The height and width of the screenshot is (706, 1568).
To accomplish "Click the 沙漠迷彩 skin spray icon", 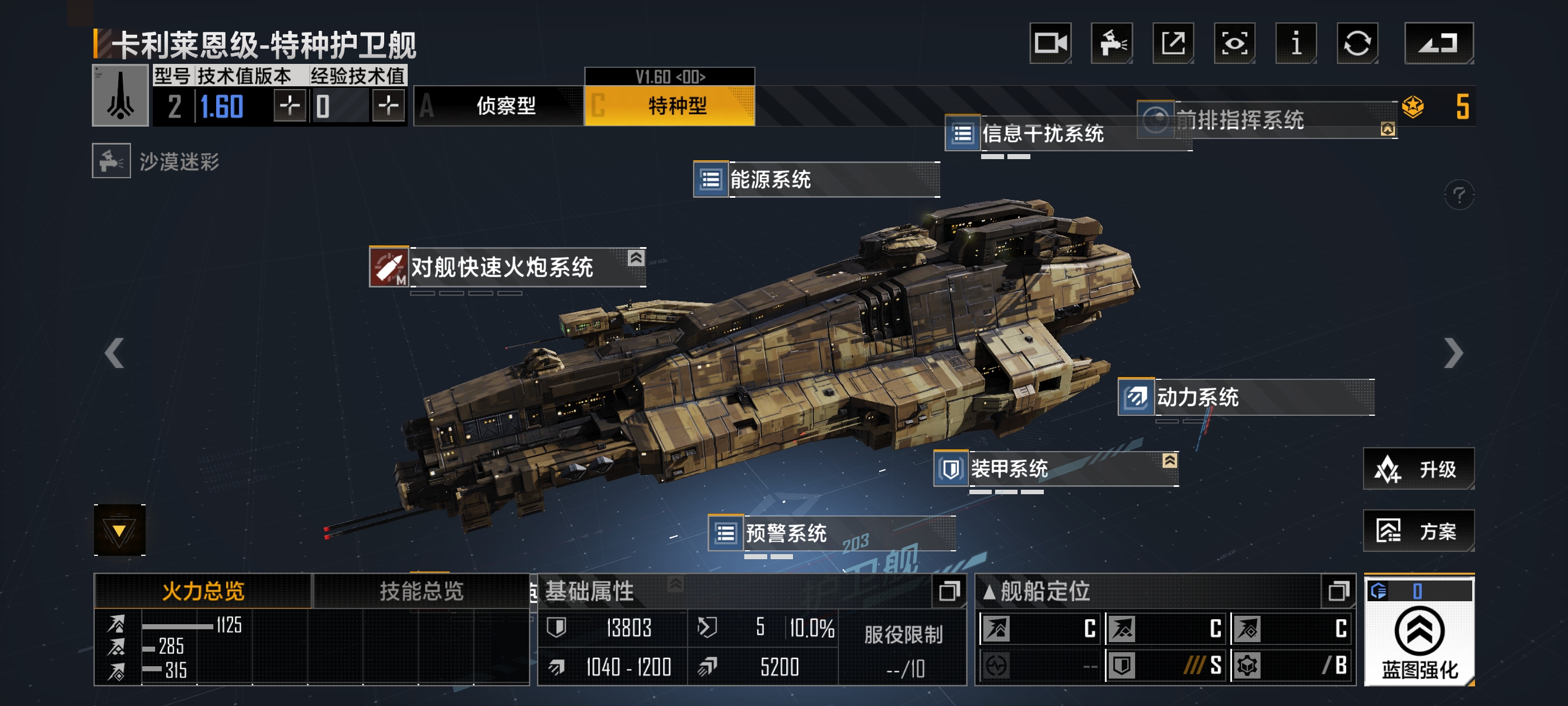I will 111,162.
